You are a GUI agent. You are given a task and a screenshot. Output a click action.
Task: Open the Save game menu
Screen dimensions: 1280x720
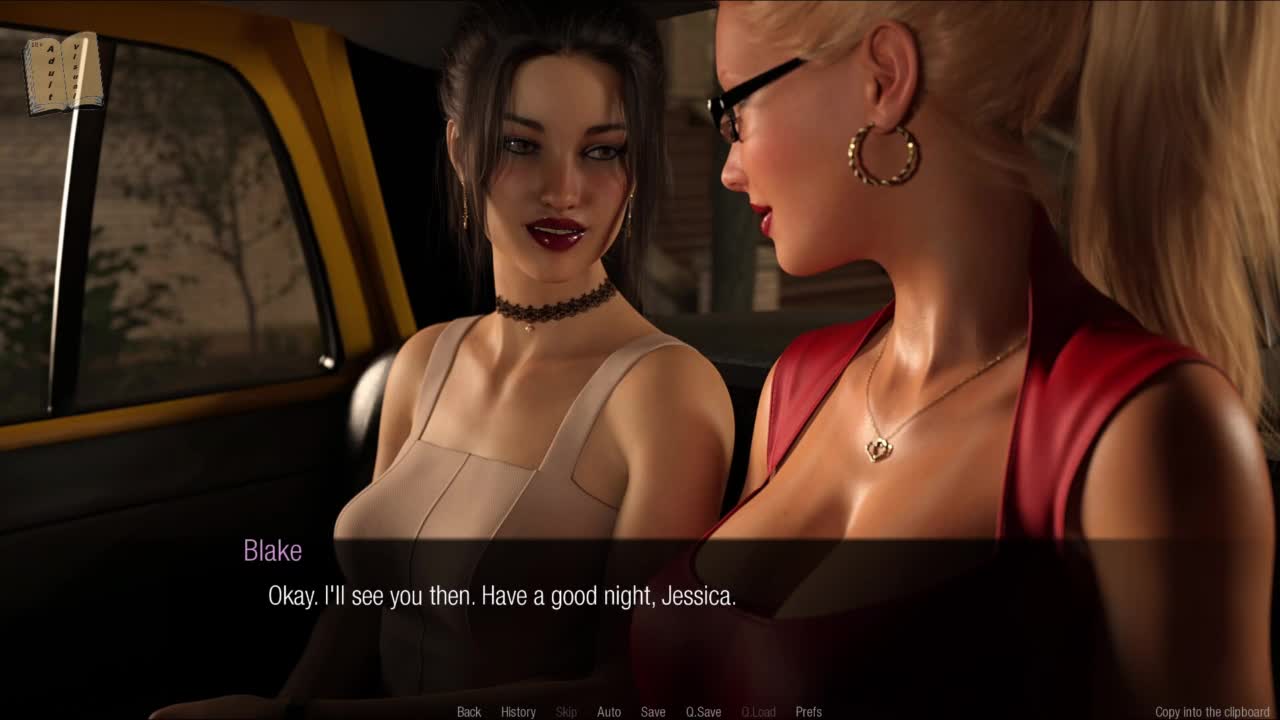pyautogui.click(x=653, y=712)
